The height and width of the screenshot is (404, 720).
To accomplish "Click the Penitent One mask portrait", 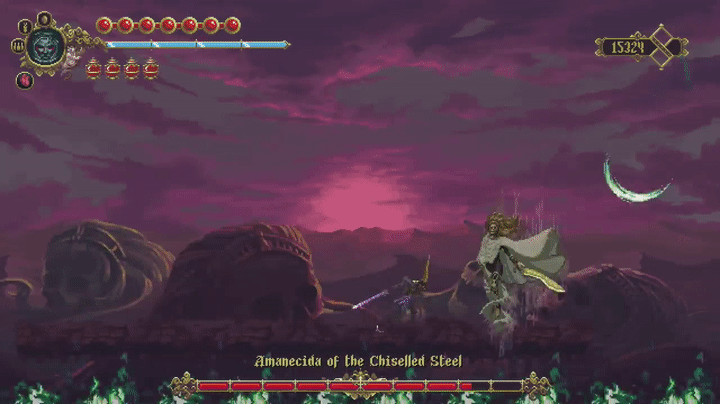I will coord(45,45).
